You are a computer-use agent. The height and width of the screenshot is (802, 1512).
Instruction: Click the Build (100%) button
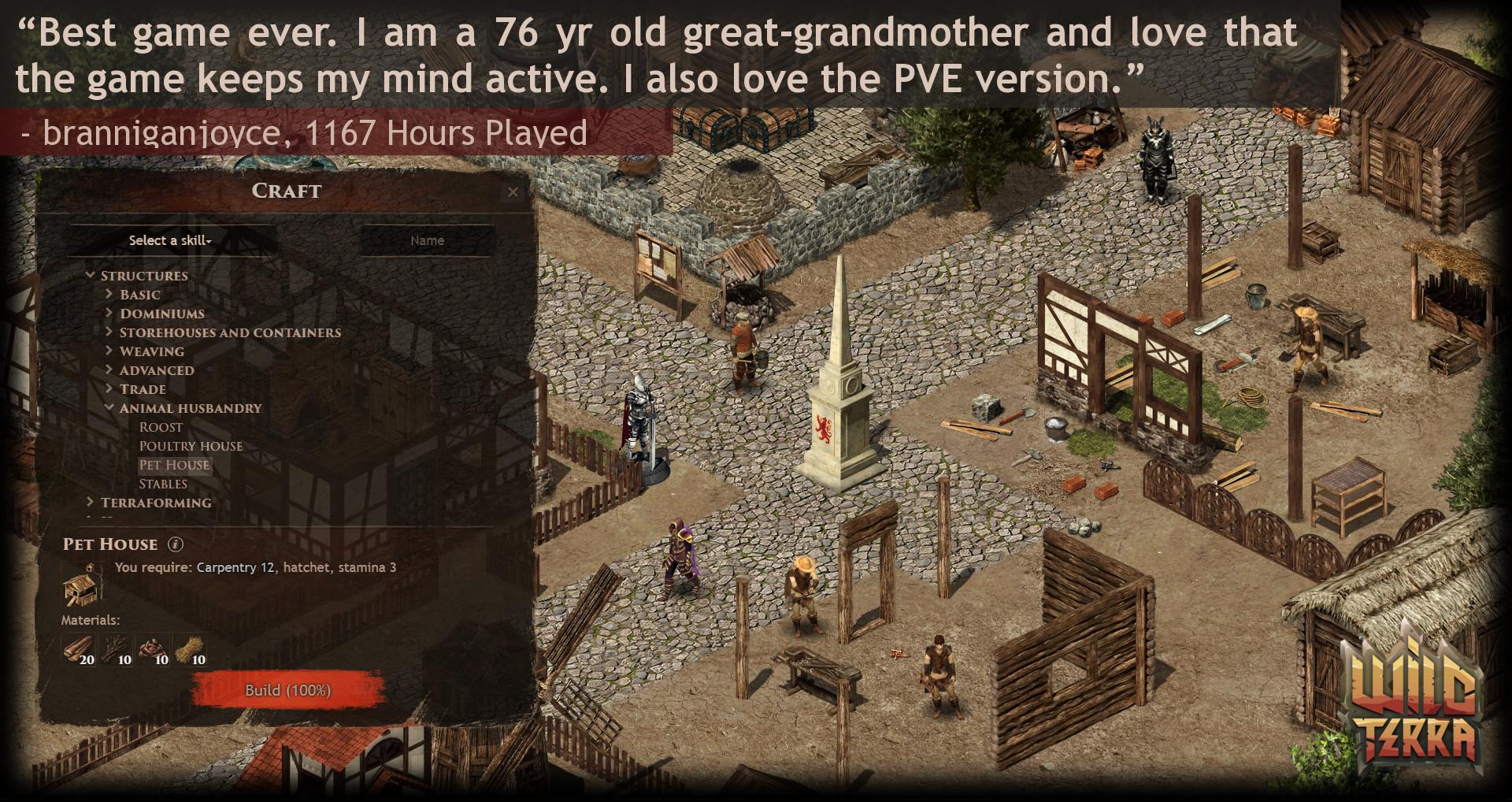coord(287,692)
